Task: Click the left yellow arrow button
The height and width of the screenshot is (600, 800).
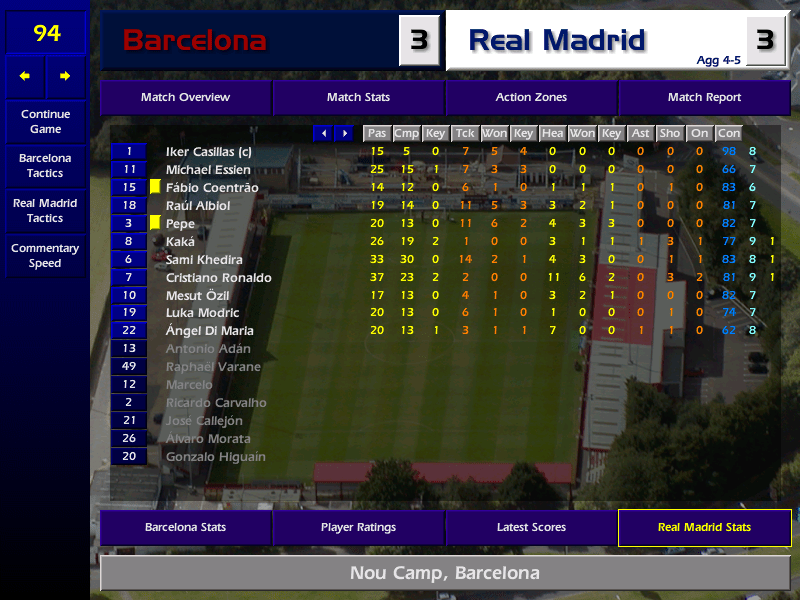Action: click(25, 76)
